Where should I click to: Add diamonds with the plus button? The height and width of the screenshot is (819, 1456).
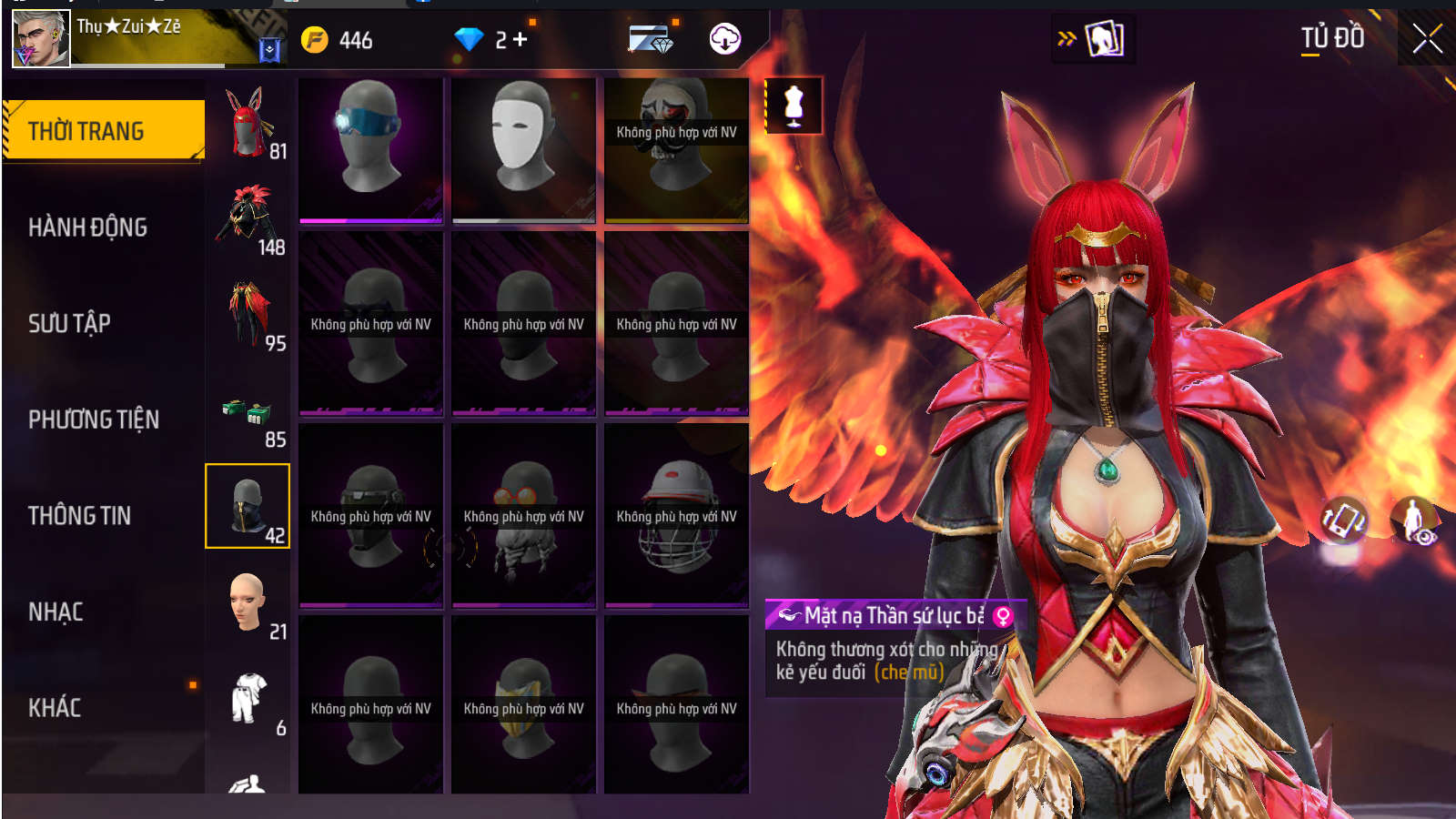pyautogui.click(x=520, y=40)
